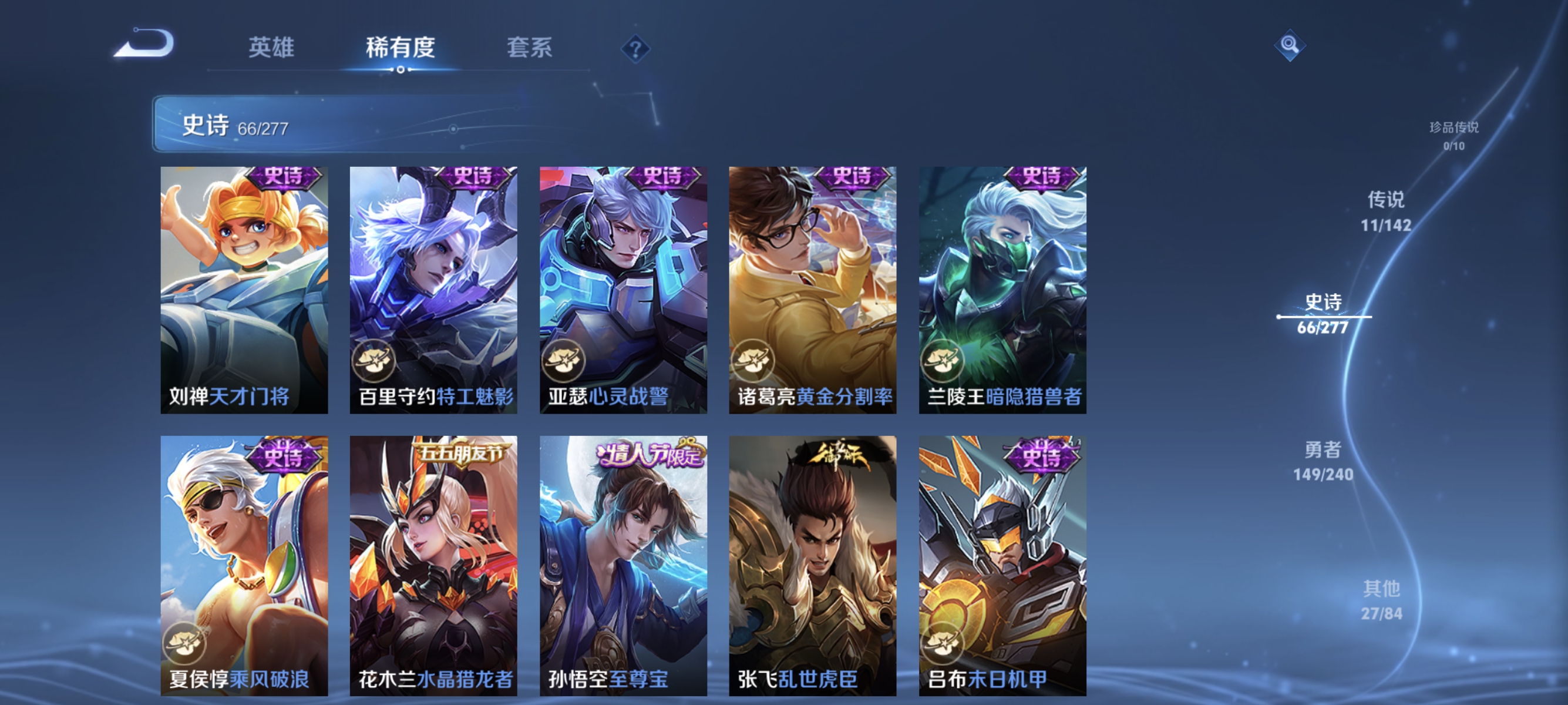Click the help question mark icon

[637, 49]
